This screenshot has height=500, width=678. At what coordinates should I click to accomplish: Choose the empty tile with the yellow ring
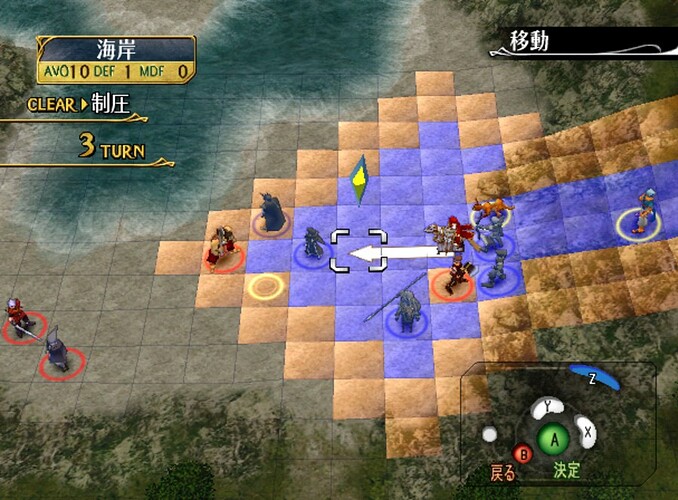(264, 288)
